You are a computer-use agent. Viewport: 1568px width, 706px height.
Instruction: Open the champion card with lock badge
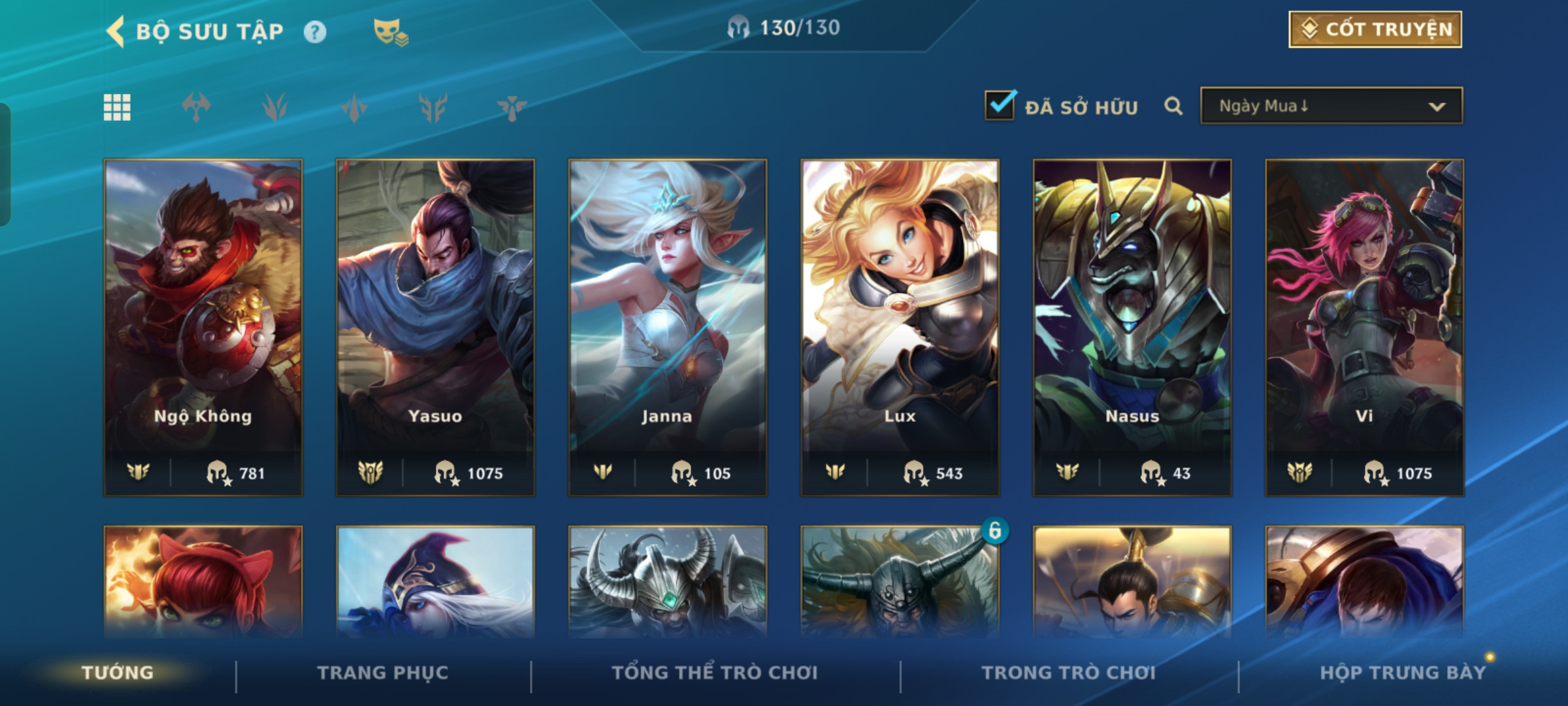coord(900,582)
